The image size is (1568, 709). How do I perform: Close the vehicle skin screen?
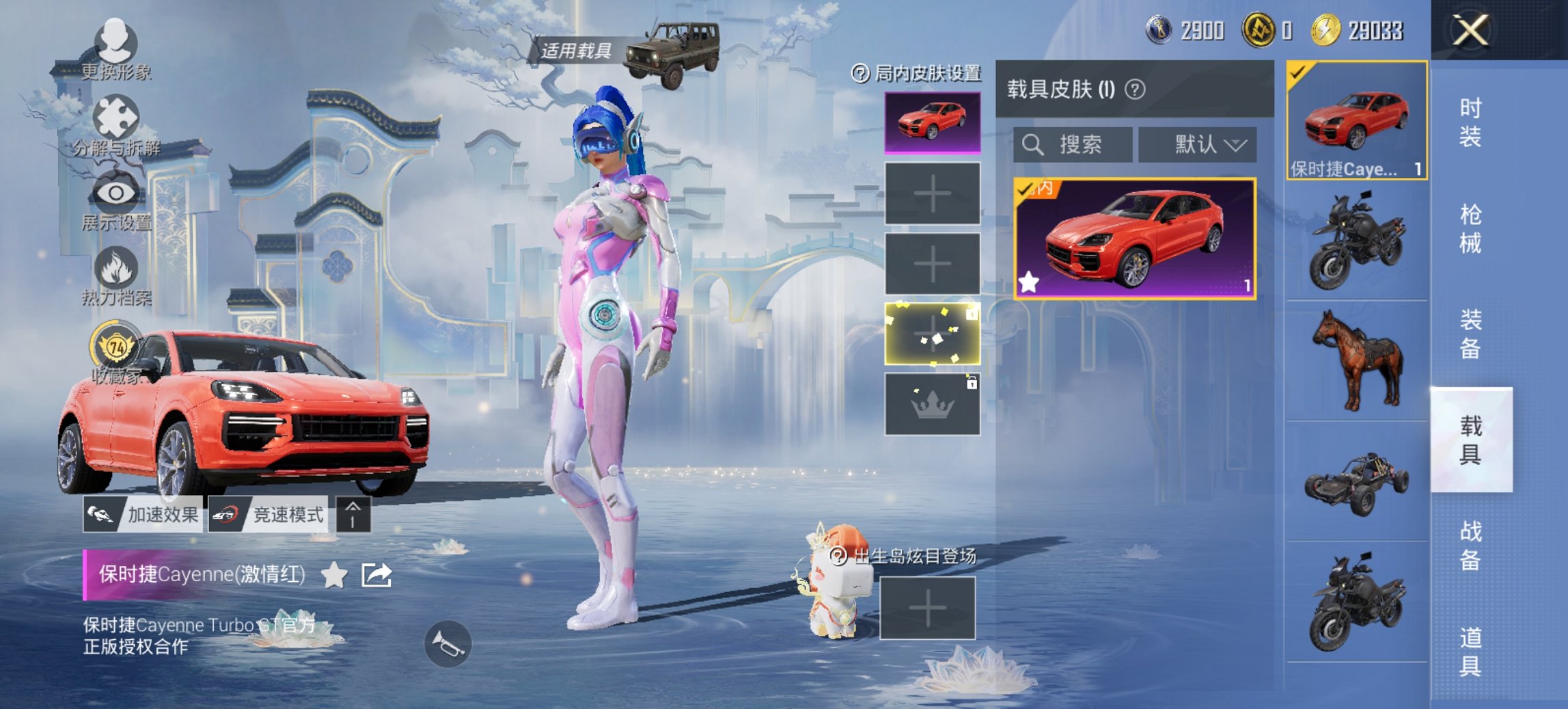point(1470,31)
